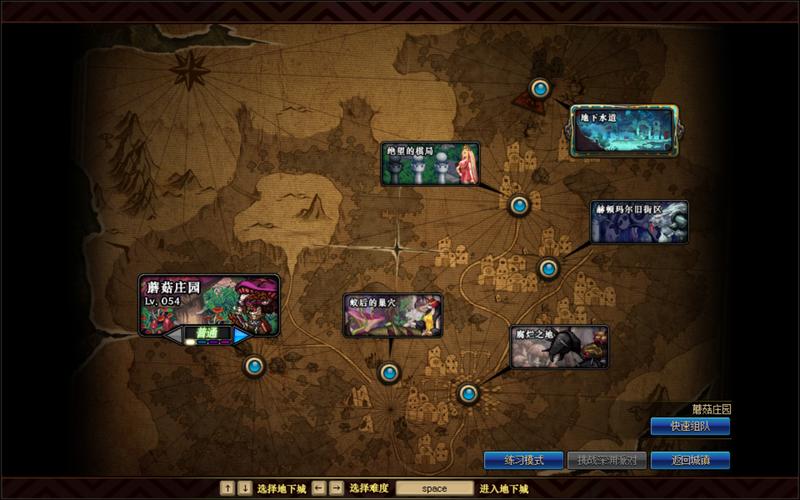Click the blue map node under 蚁后的巢穴
The image size is (800, 500).
tap(389, 373)
